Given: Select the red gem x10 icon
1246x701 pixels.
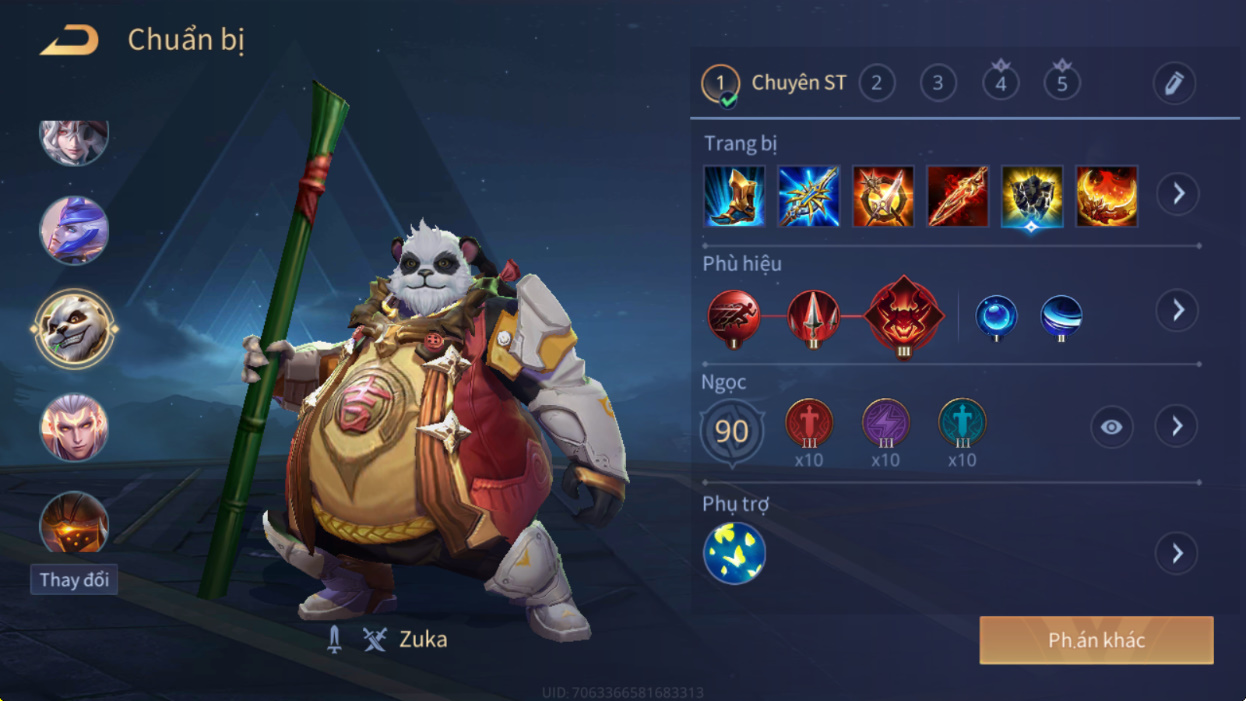Looking at the screenshot, I should [809, 422].
